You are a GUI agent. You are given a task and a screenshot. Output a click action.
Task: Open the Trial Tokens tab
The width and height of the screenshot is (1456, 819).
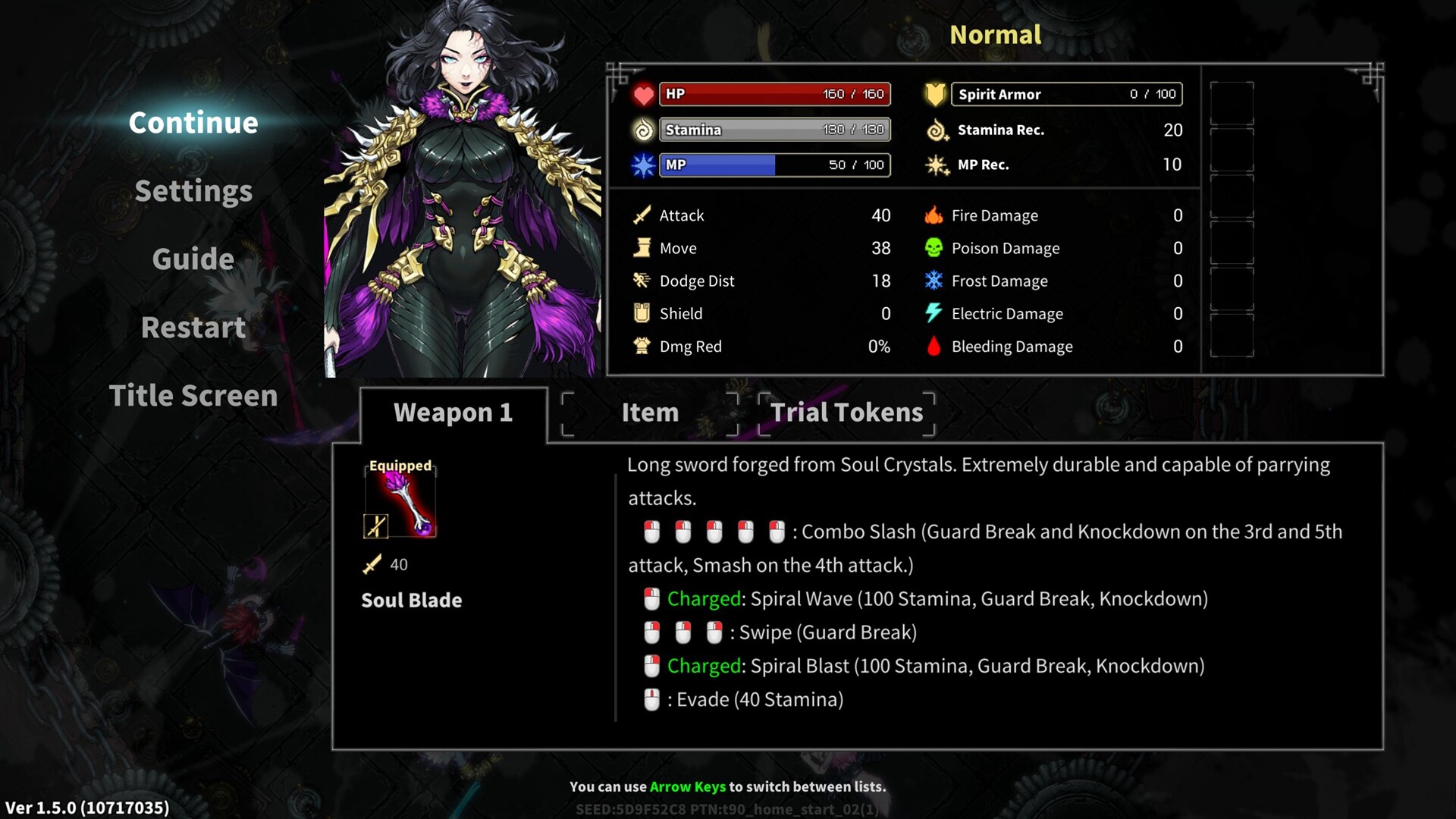[847, 413]
